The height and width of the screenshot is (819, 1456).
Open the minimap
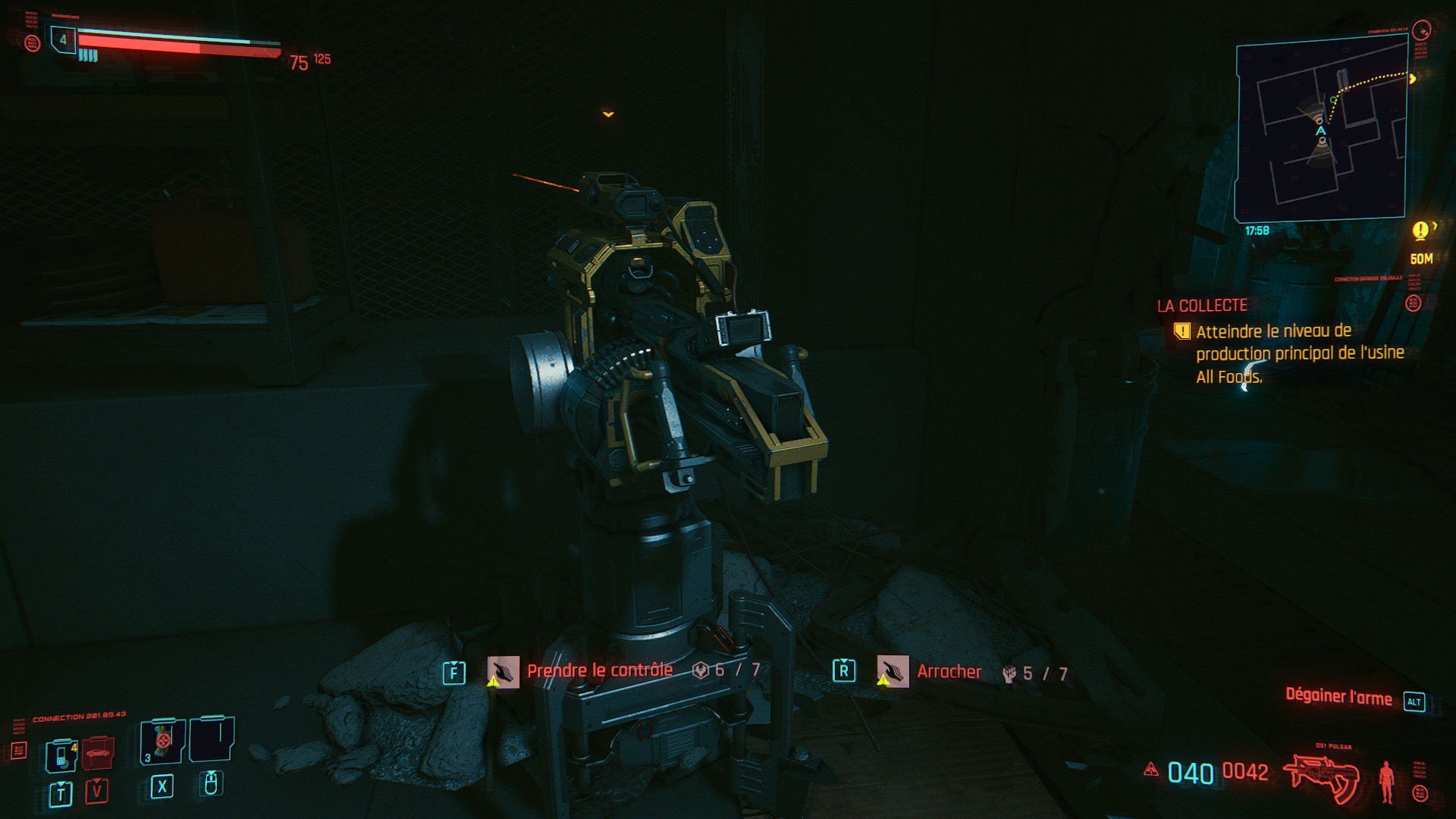point(1321,129)
